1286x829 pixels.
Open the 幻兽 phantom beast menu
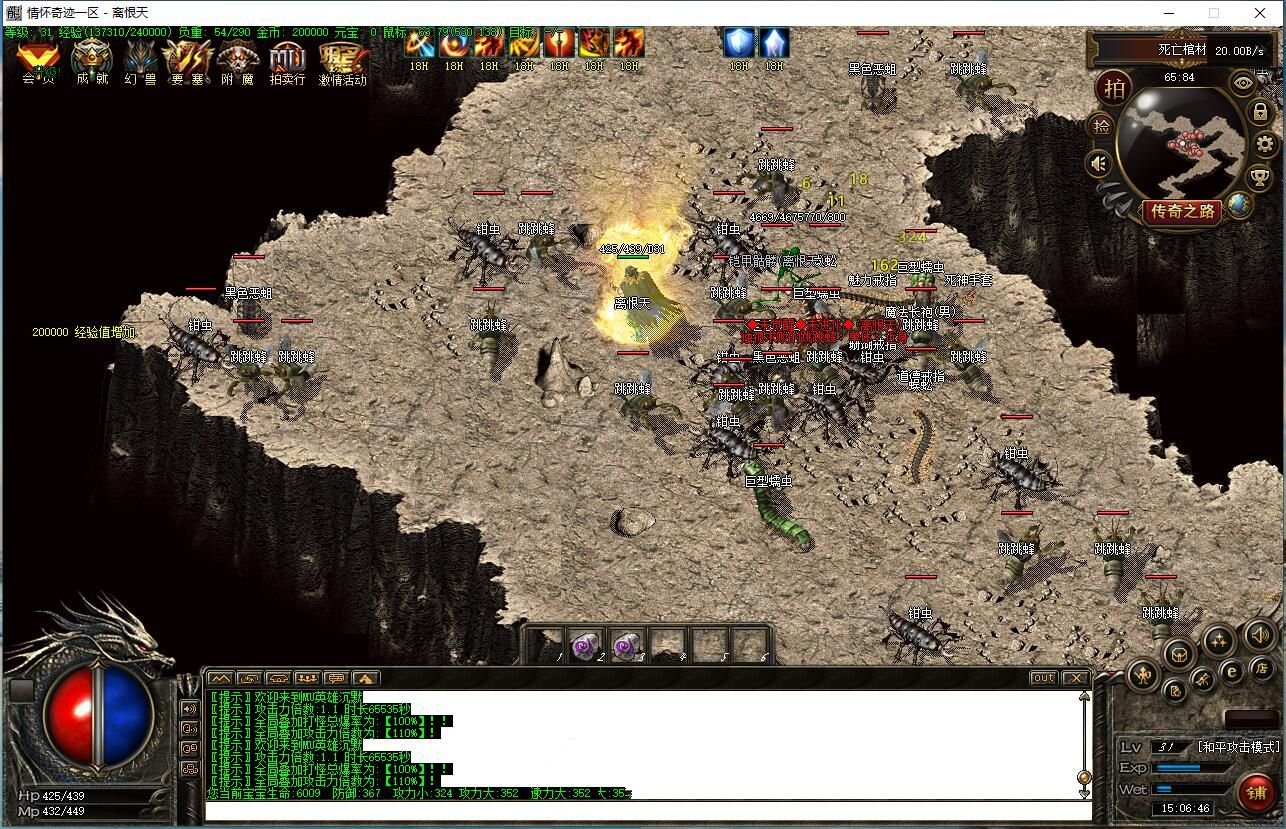point(140,62)
